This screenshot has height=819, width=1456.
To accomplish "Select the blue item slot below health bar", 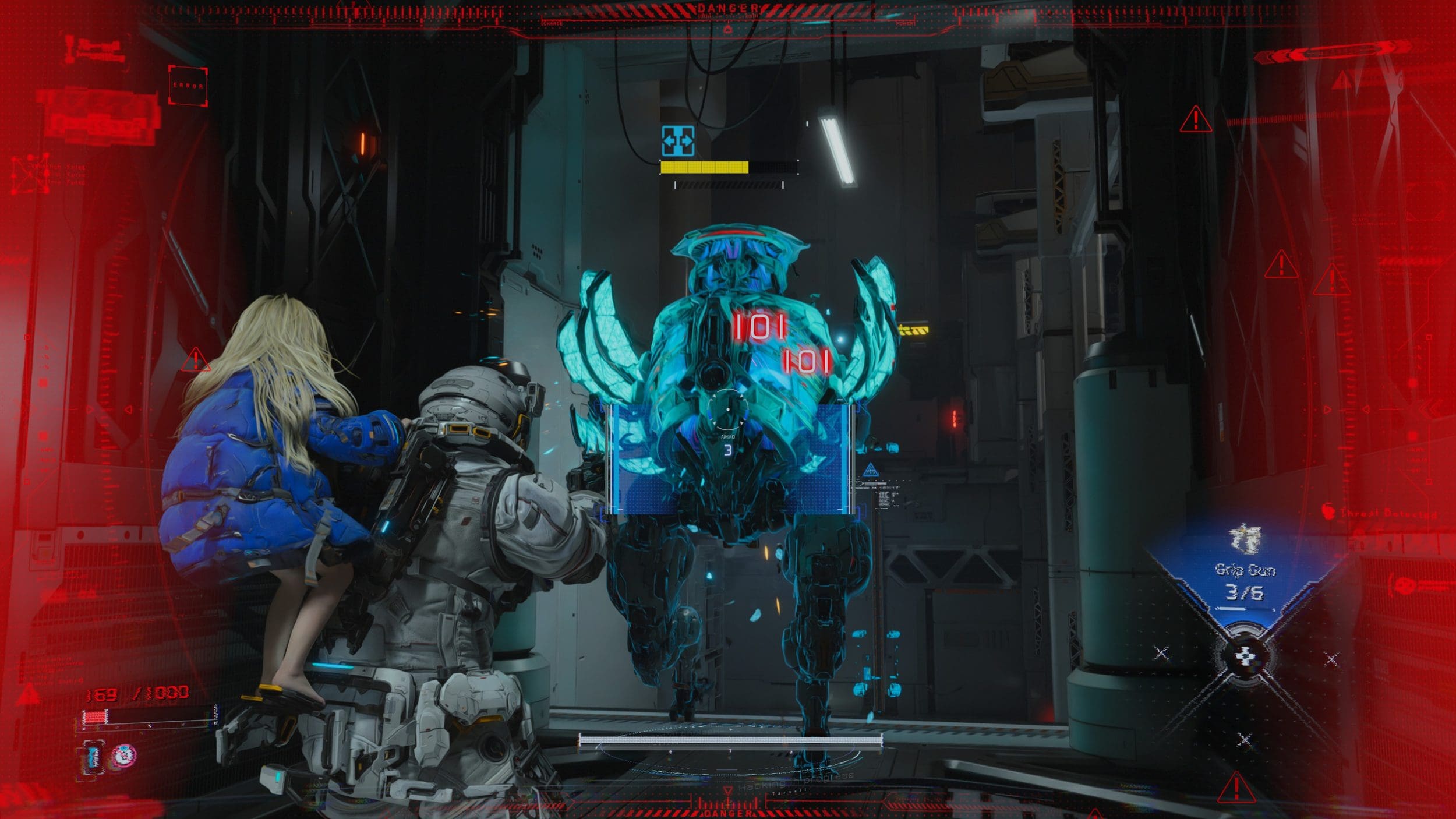I will click(x=93, y=756).
